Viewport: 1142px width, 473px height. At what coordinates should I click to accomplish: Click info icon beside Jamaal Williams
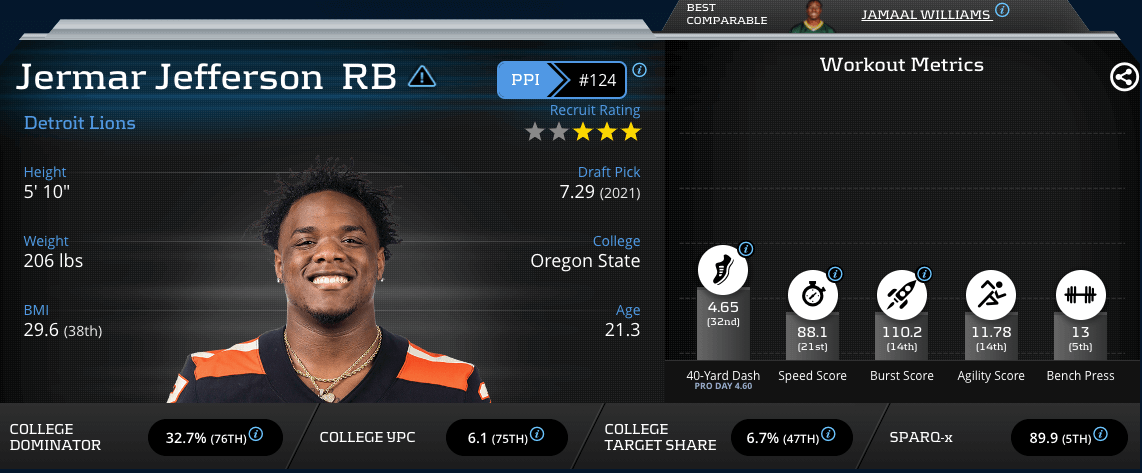pyautogui.click(x=1002, y=10)
